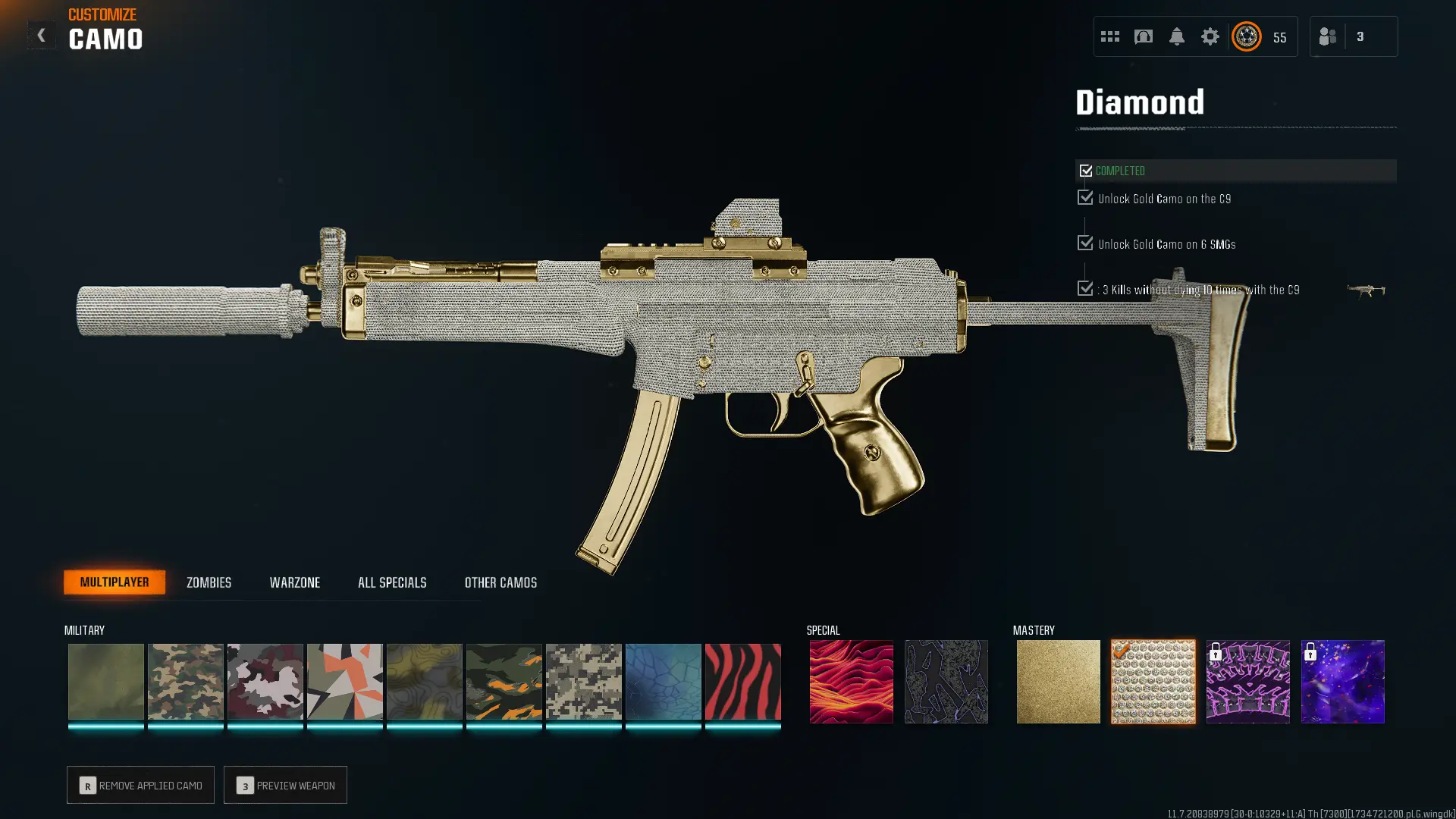
Task: Select the dark gray special camo
Action: pos(946,681)
